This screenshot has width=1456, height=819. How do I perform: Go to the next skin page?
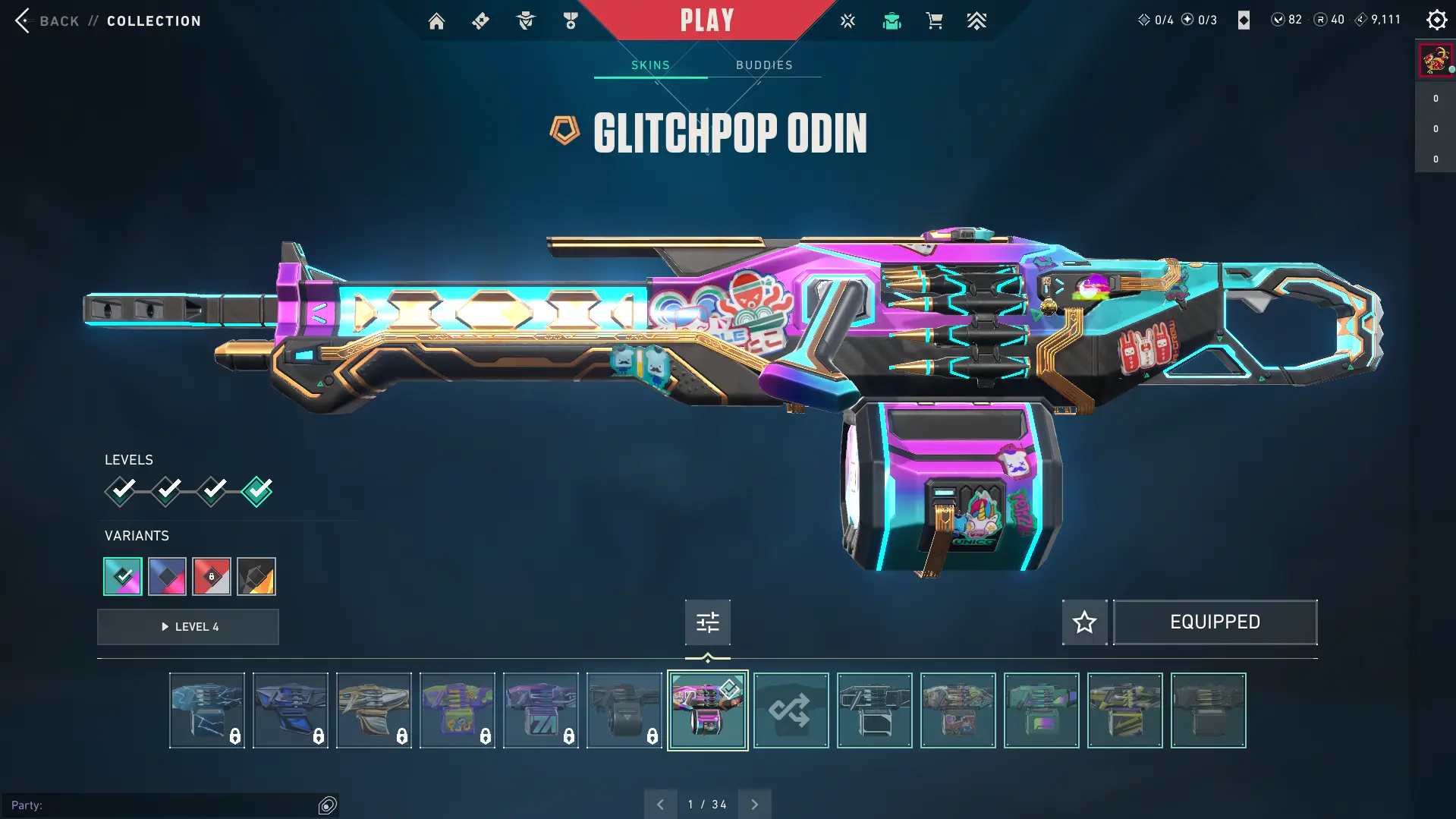tap(754, 805)
